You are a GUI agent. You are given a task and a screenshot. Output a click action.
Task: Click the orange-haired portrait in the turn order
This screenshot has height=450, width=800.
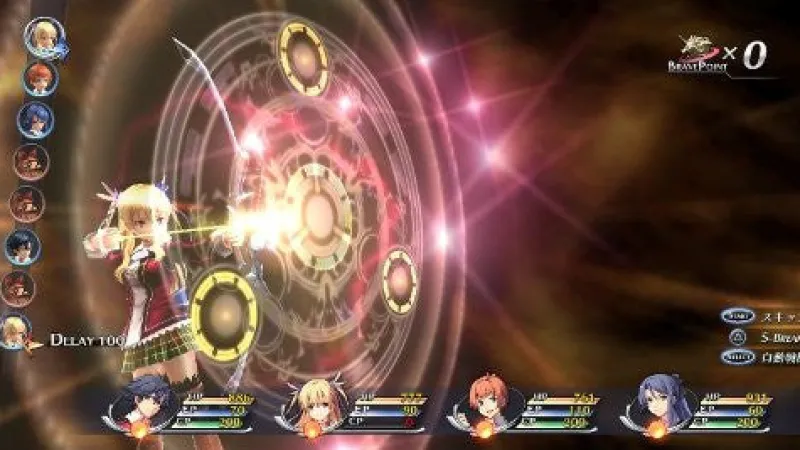40,78
